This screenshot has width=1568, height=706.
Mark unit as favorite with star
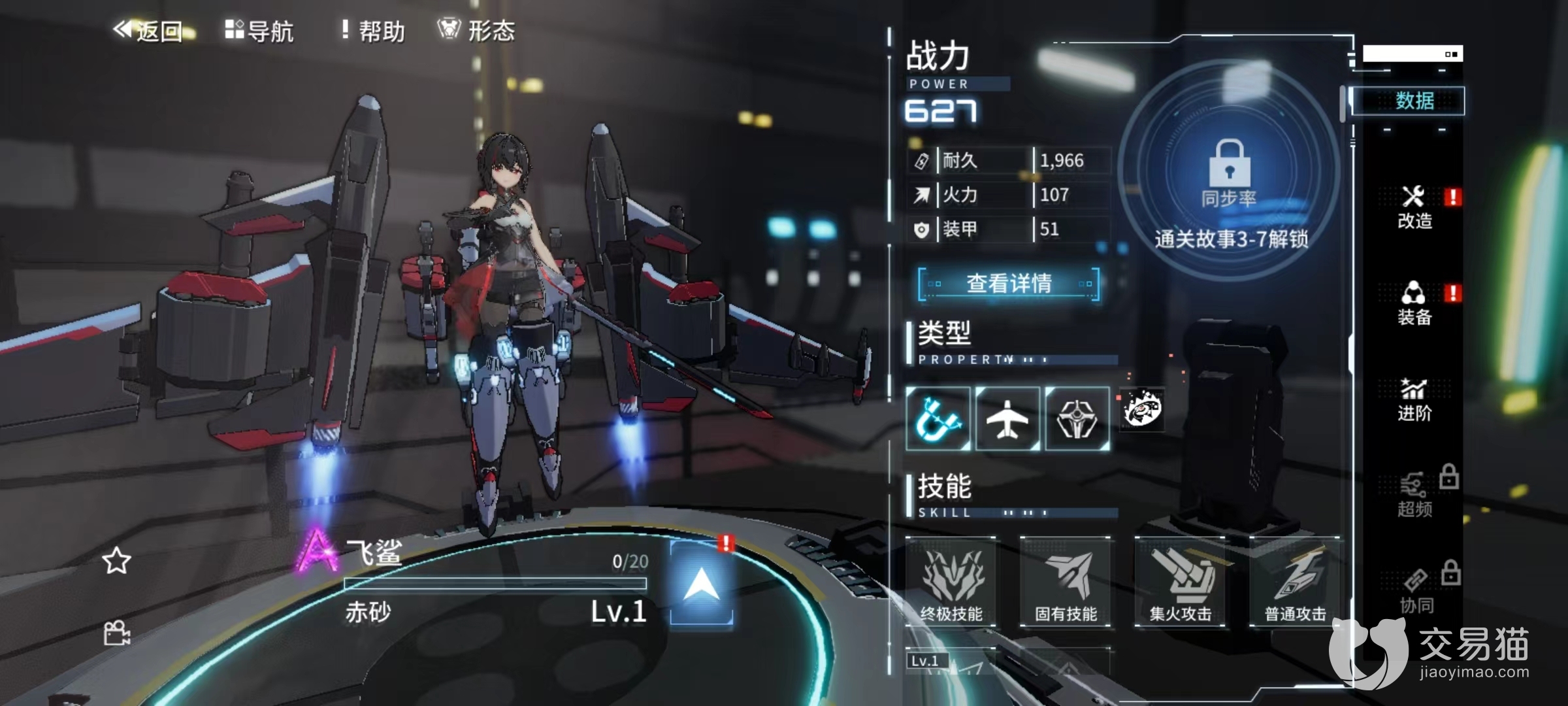click(116, 561)
